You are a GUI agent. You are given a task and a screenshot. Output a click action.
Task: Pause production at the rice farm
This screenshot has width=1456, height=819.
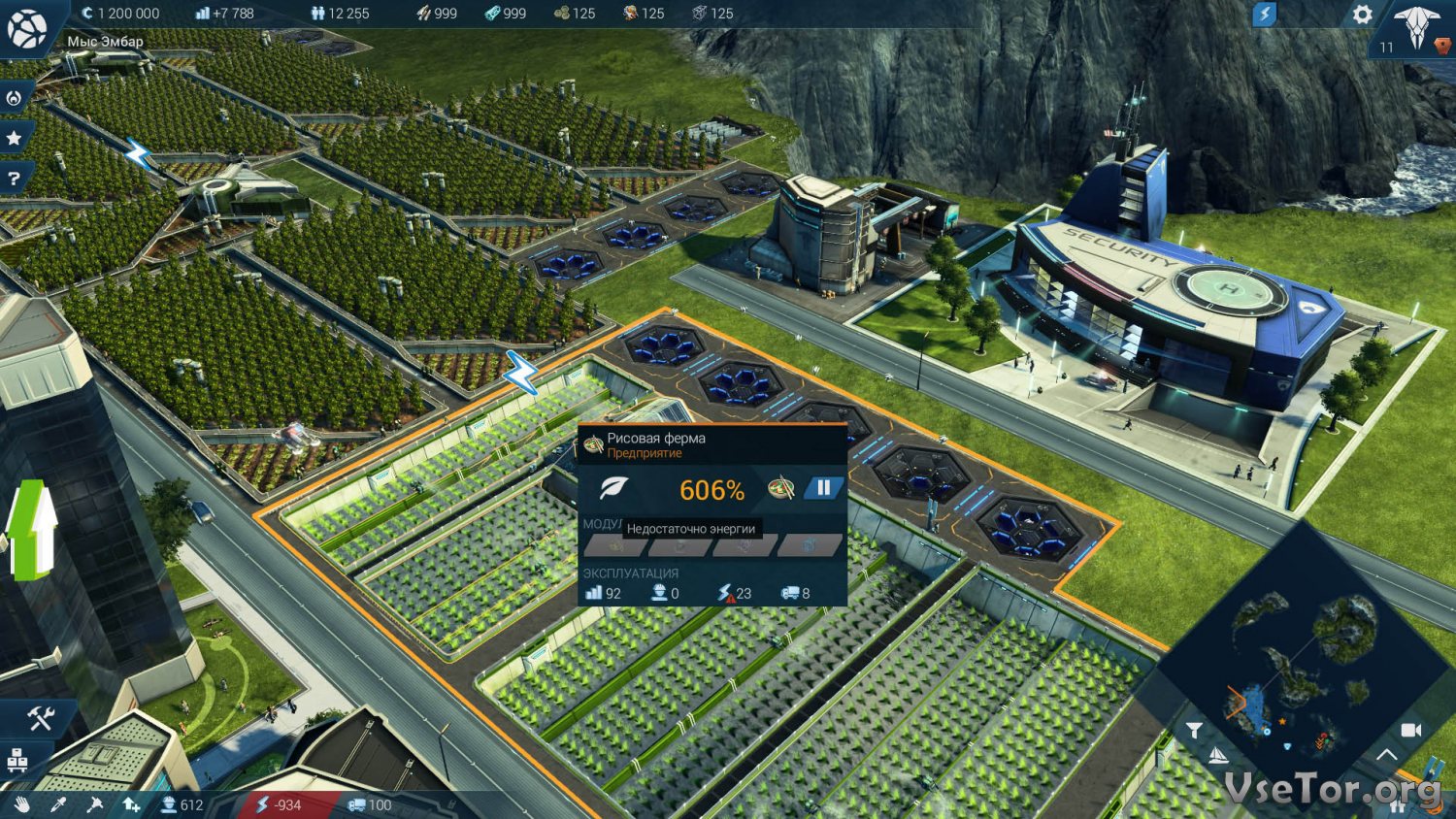click(x=823, y=488)
